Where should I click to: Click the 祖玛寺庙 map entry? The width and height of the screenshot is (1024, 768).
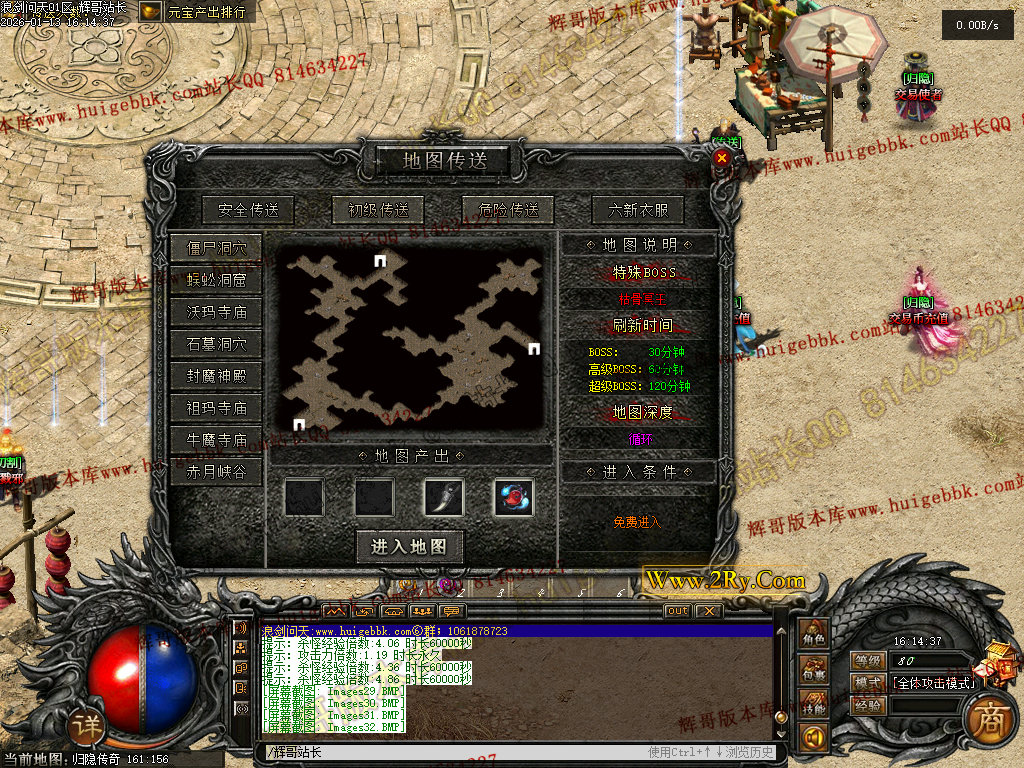point(216,408)
